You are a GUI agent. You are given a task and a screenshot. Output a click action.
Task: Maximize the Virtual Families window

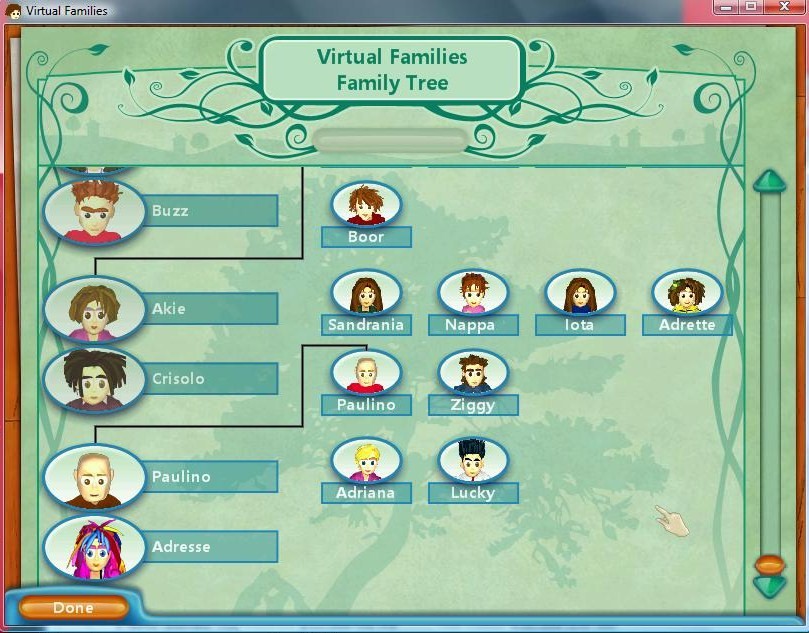click(750, 8)
